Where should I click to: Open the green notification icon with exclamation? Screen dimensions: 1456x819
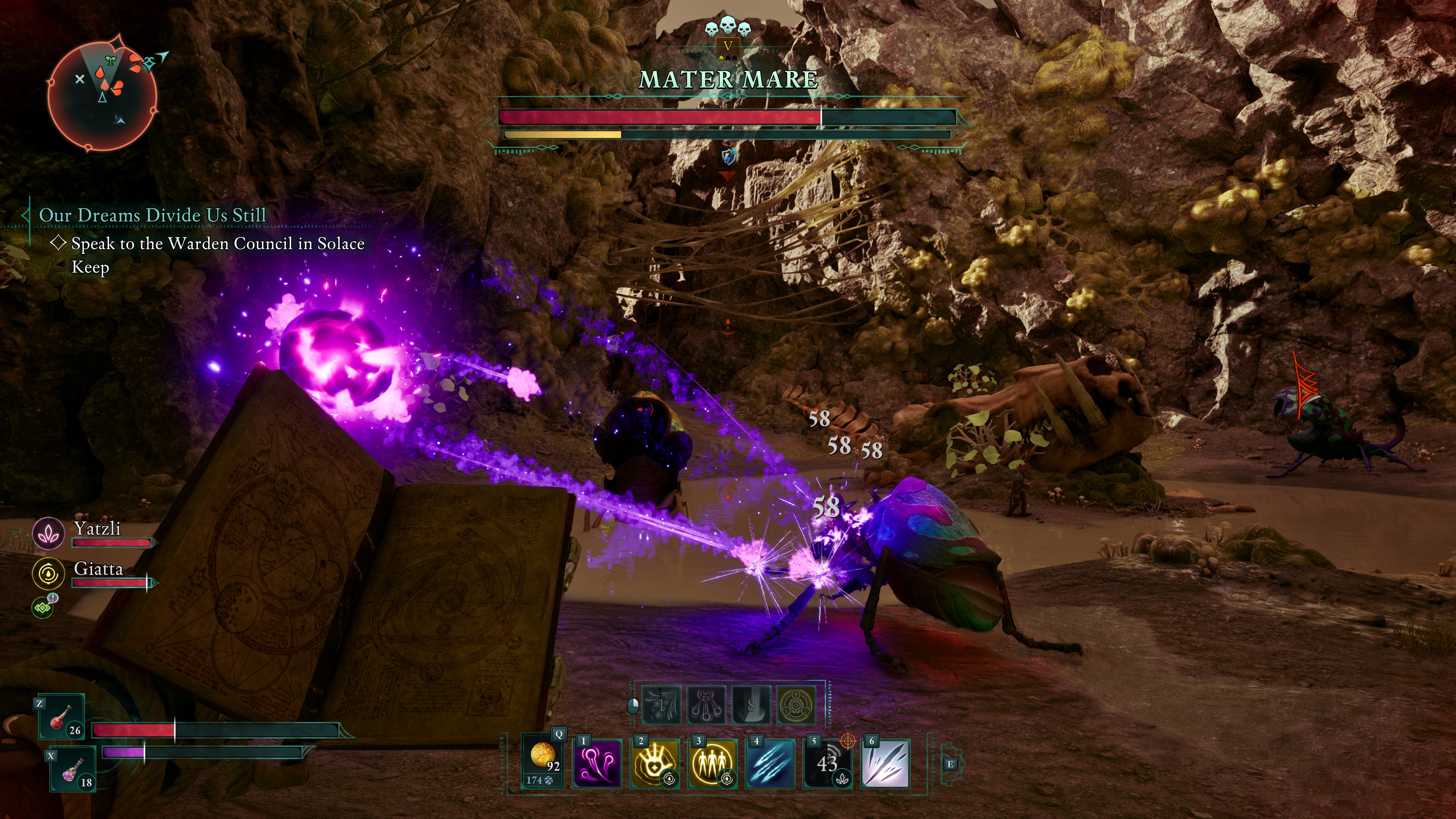tap(43, 607)
